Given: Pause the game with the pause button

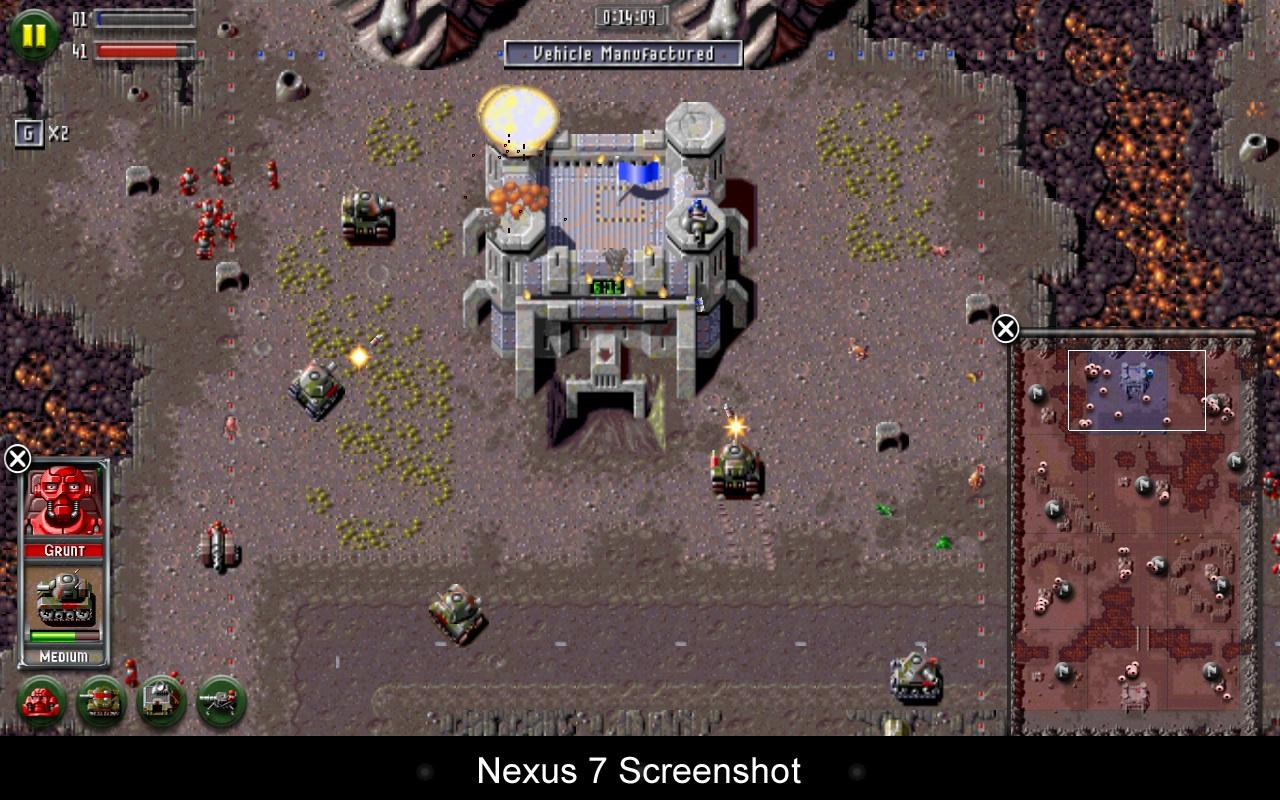Looking at the screenshot, I should tap(33, 33).
